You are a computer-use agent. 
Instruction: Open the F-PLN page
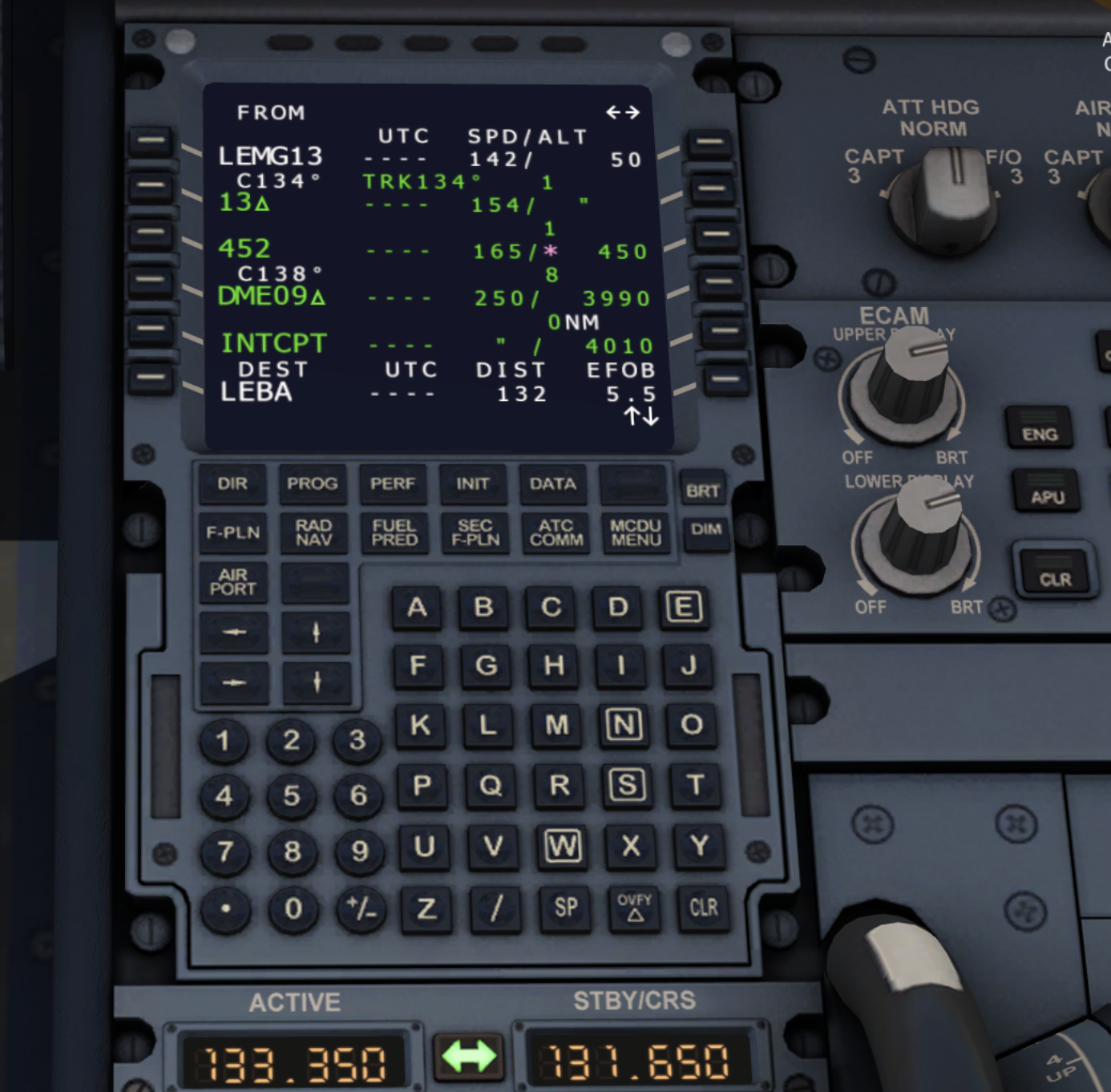[233, 534]
